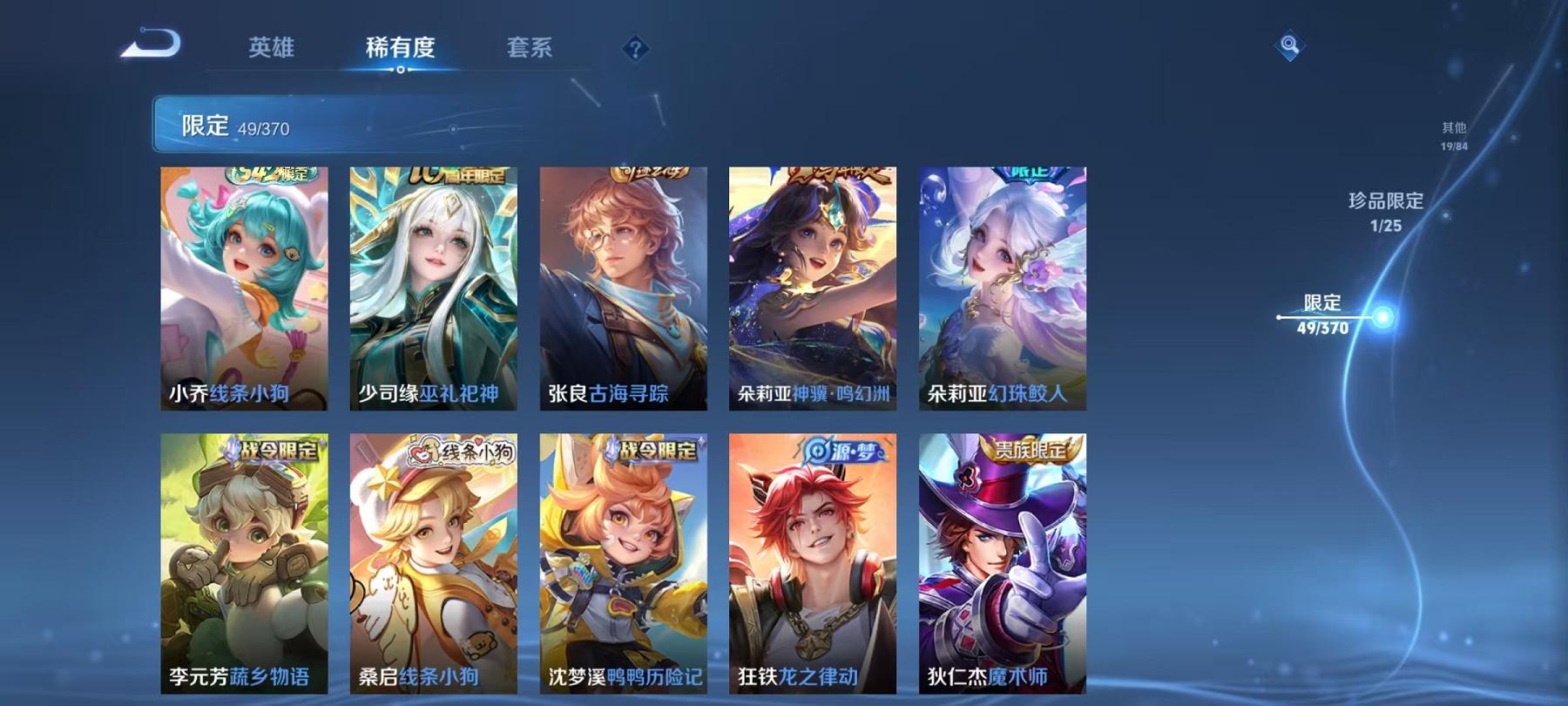This screenshot has height=706, width=1568.
Task: Select the 稀有度 tab
Action: 402,50
